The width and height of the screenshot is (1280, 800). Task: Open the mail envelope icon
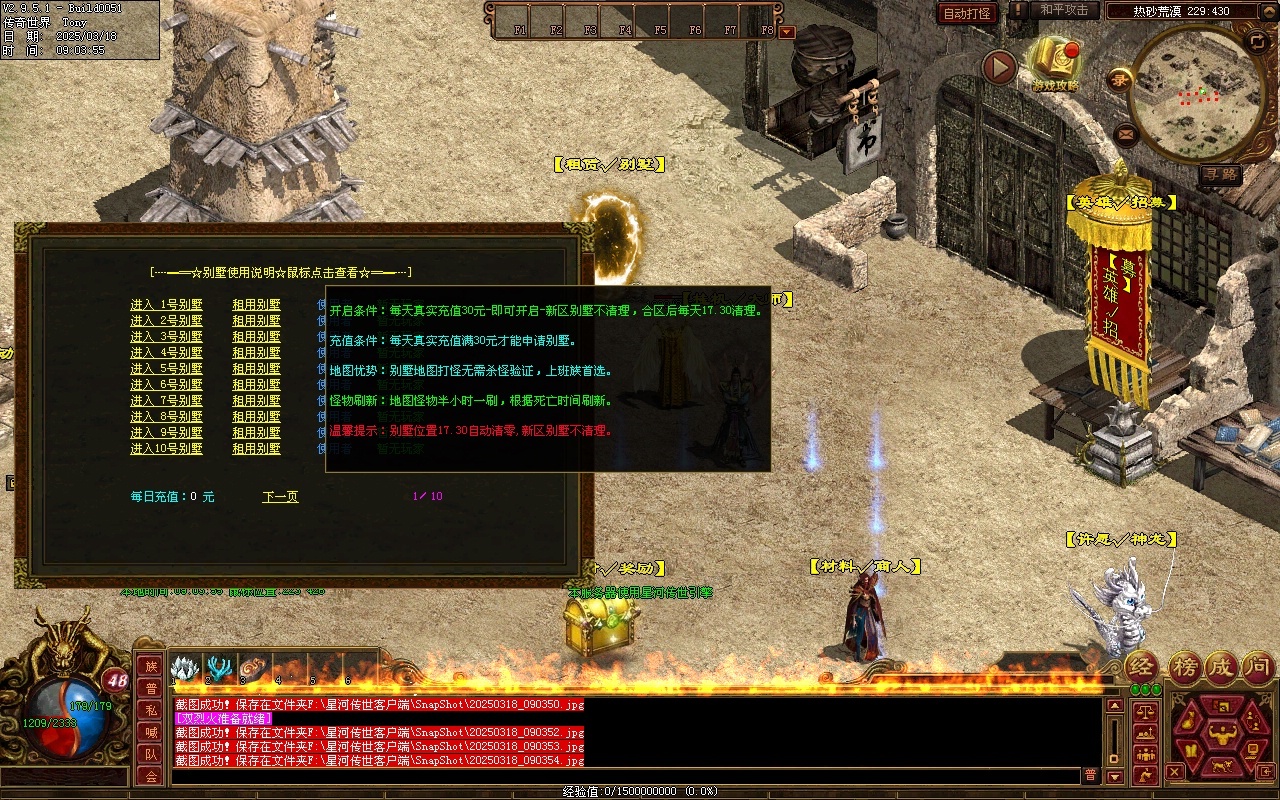pos(1127,133)
